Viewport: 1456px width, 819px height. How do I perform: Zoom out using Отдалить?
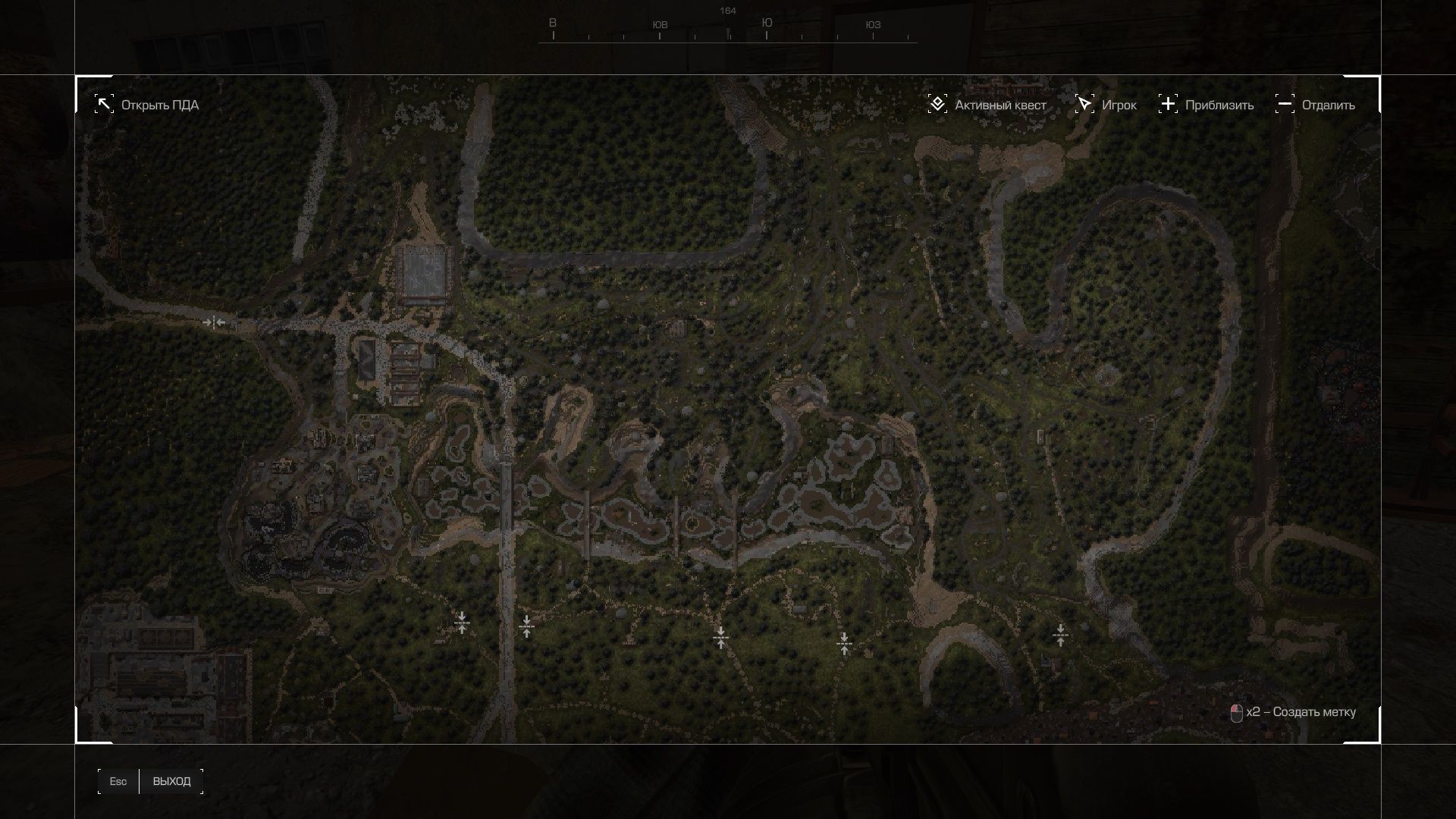coord(1316,105)
